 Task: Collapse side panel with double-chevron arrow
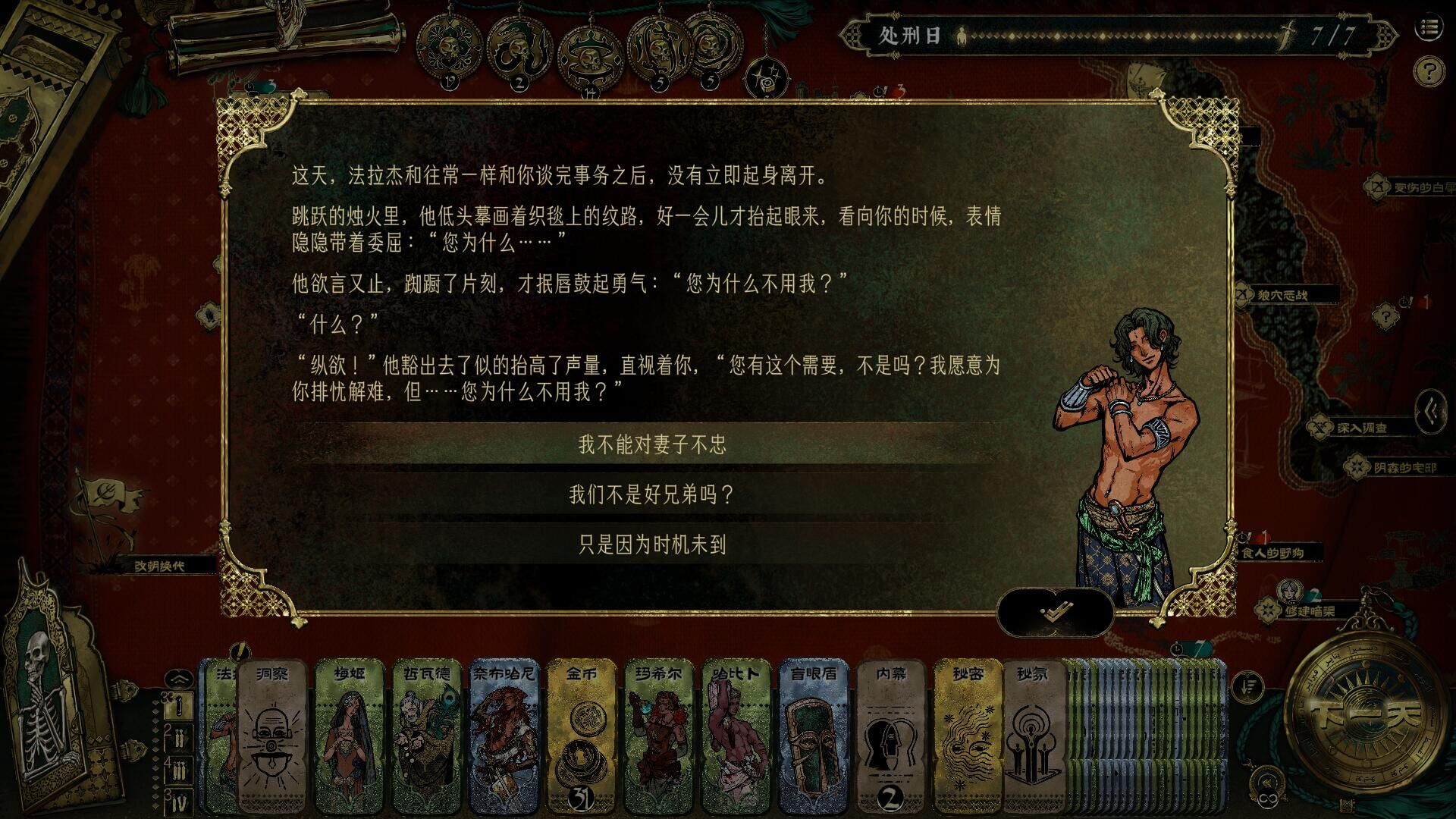(x=1432, y=411)
